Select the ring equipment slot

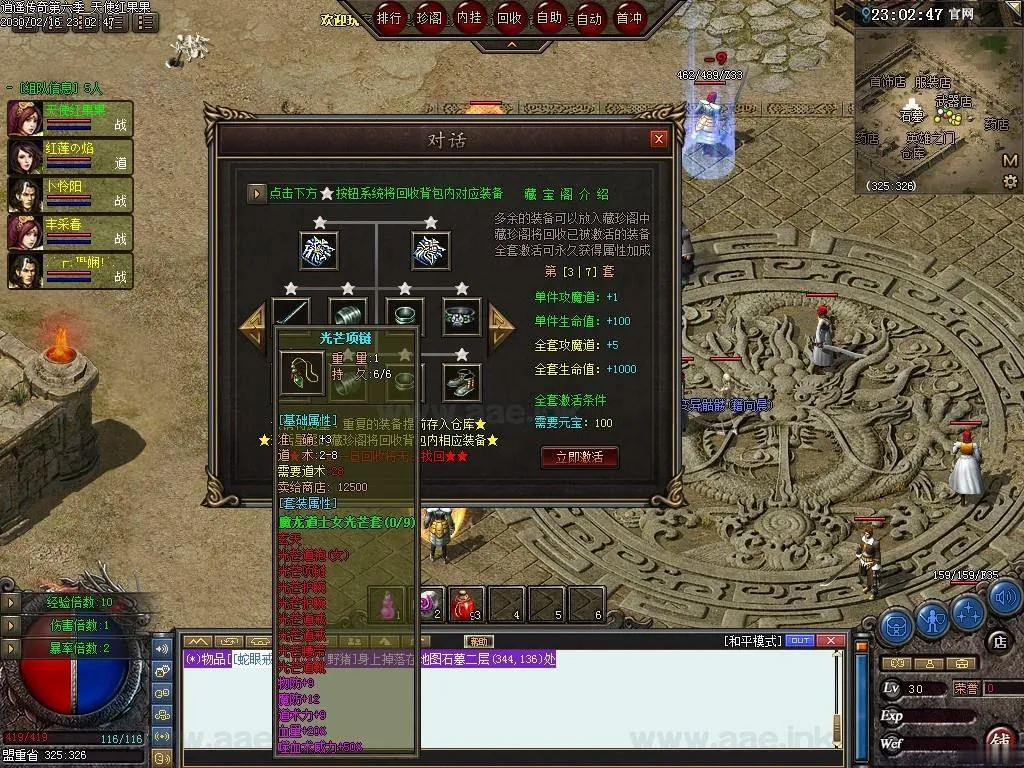pyautogui.click(x=462, y=317)
